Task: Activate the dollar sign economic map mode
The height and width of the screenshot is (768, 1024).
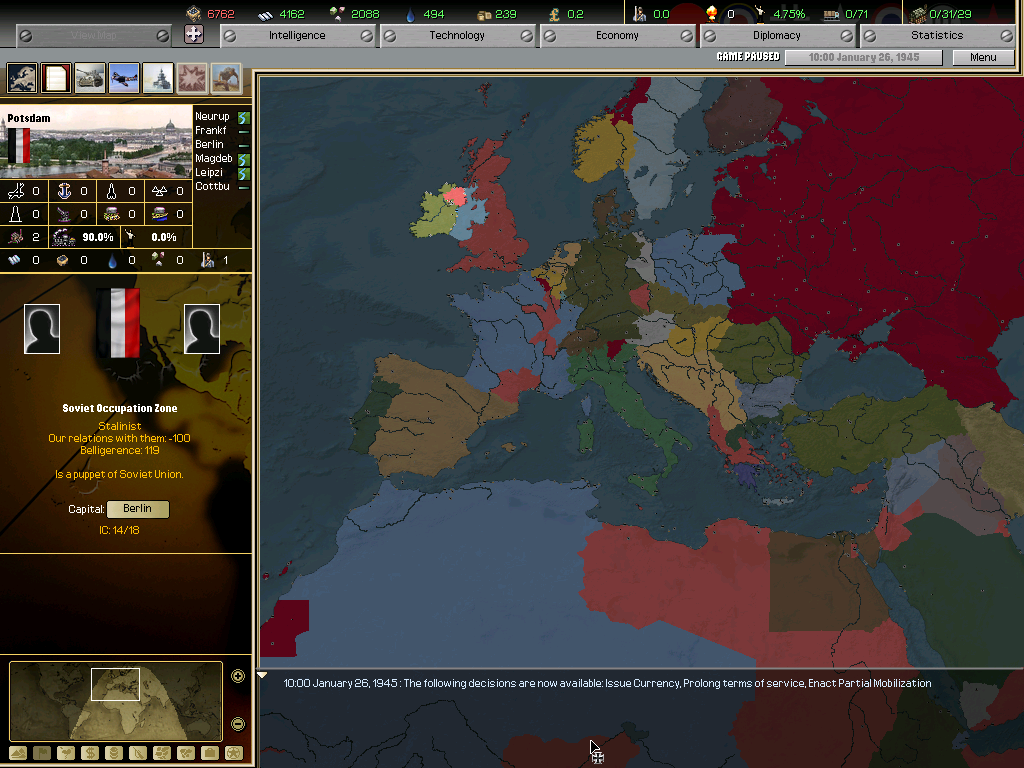Action: [90, 753]
